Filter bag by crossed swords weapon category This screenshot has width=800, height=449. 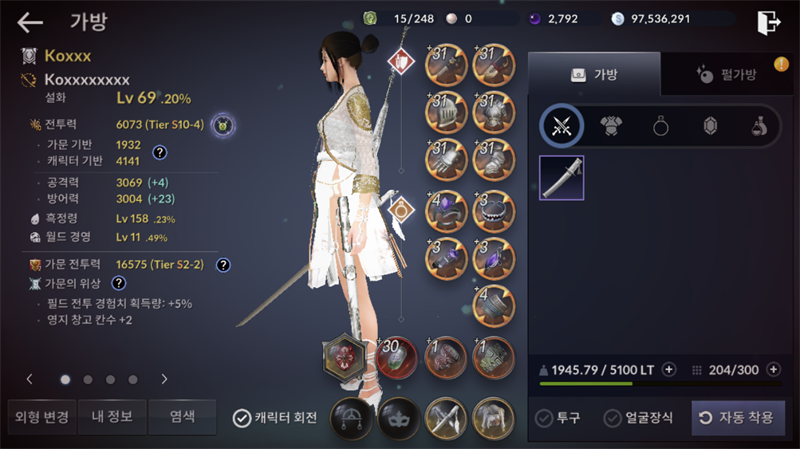(561, 126)
